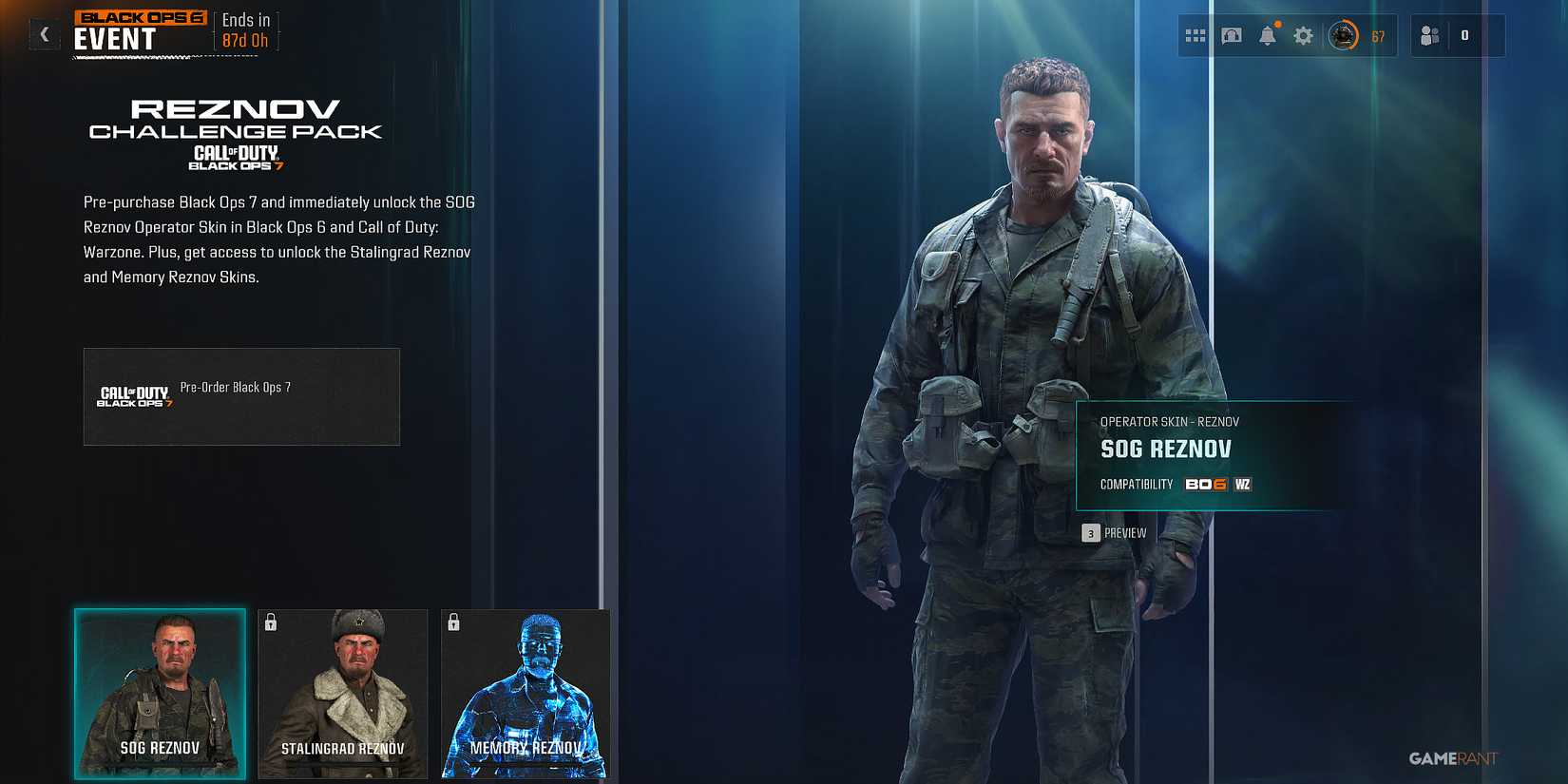Click the party count indicator

click(1464, 35)
